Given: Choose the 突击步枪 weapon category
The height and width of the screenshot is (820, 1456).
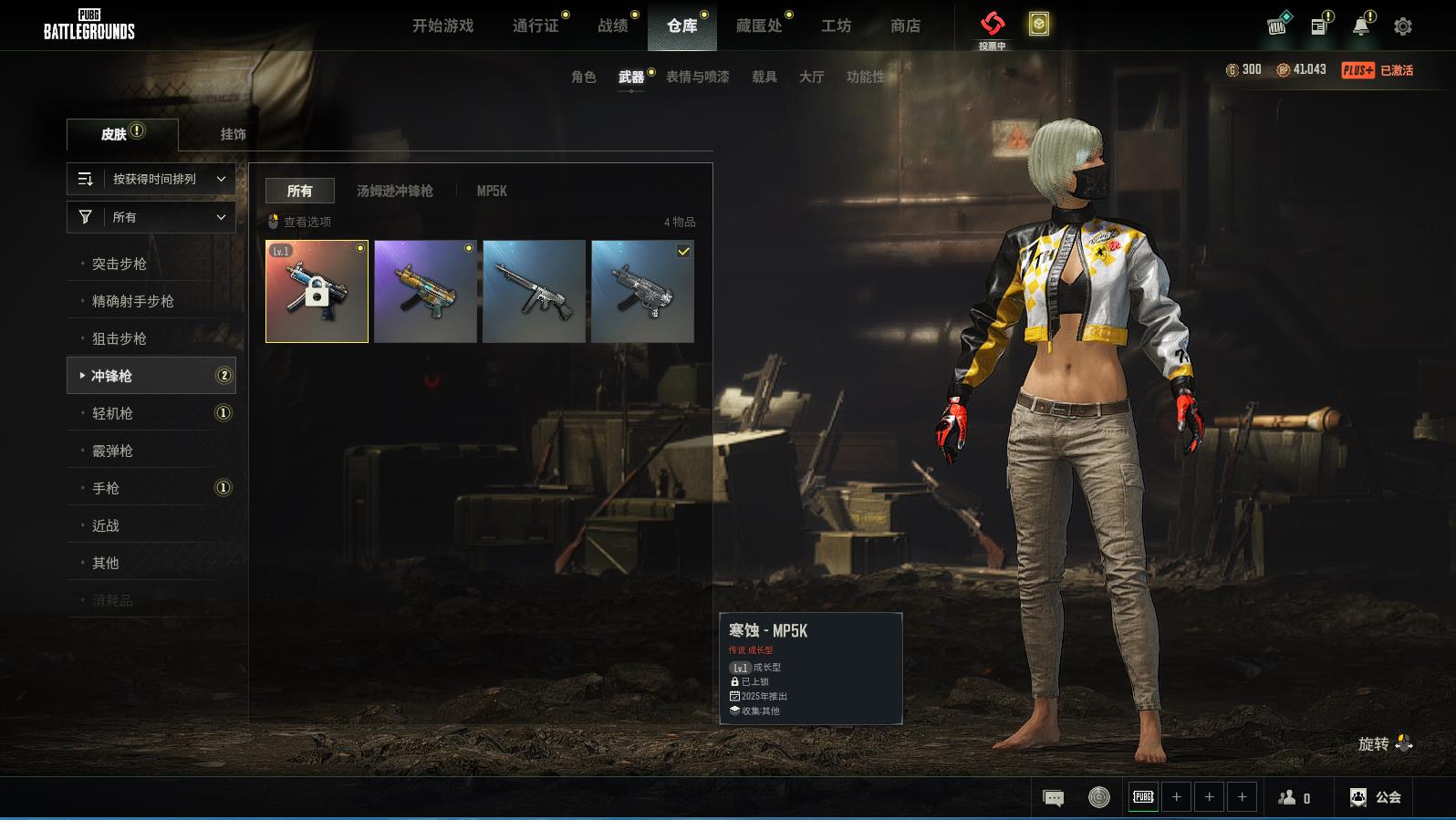Looking at the screenshot, I should click(x=120, y=264).
